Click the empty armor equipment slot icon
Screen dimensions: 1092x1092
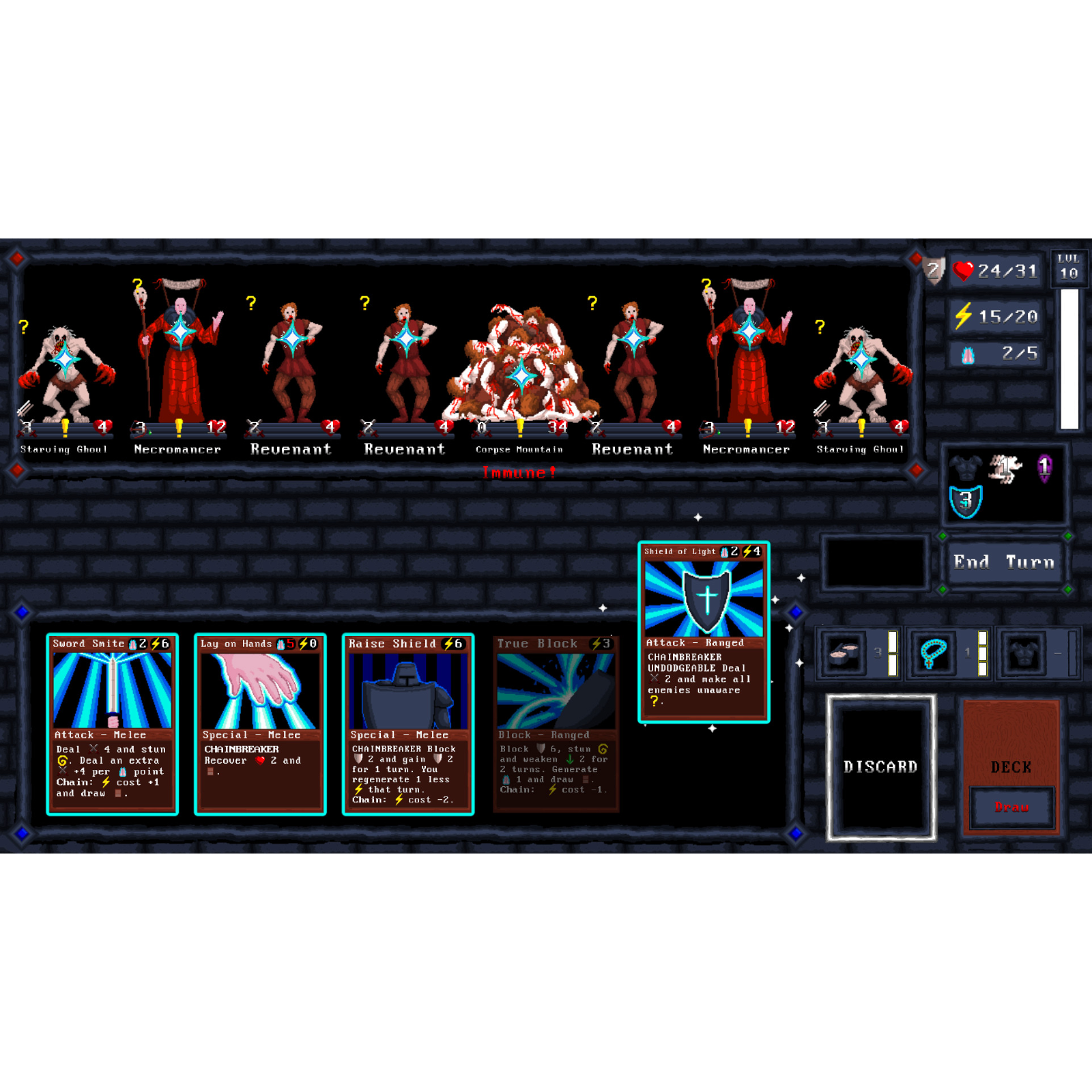[x=1023, y=652]
